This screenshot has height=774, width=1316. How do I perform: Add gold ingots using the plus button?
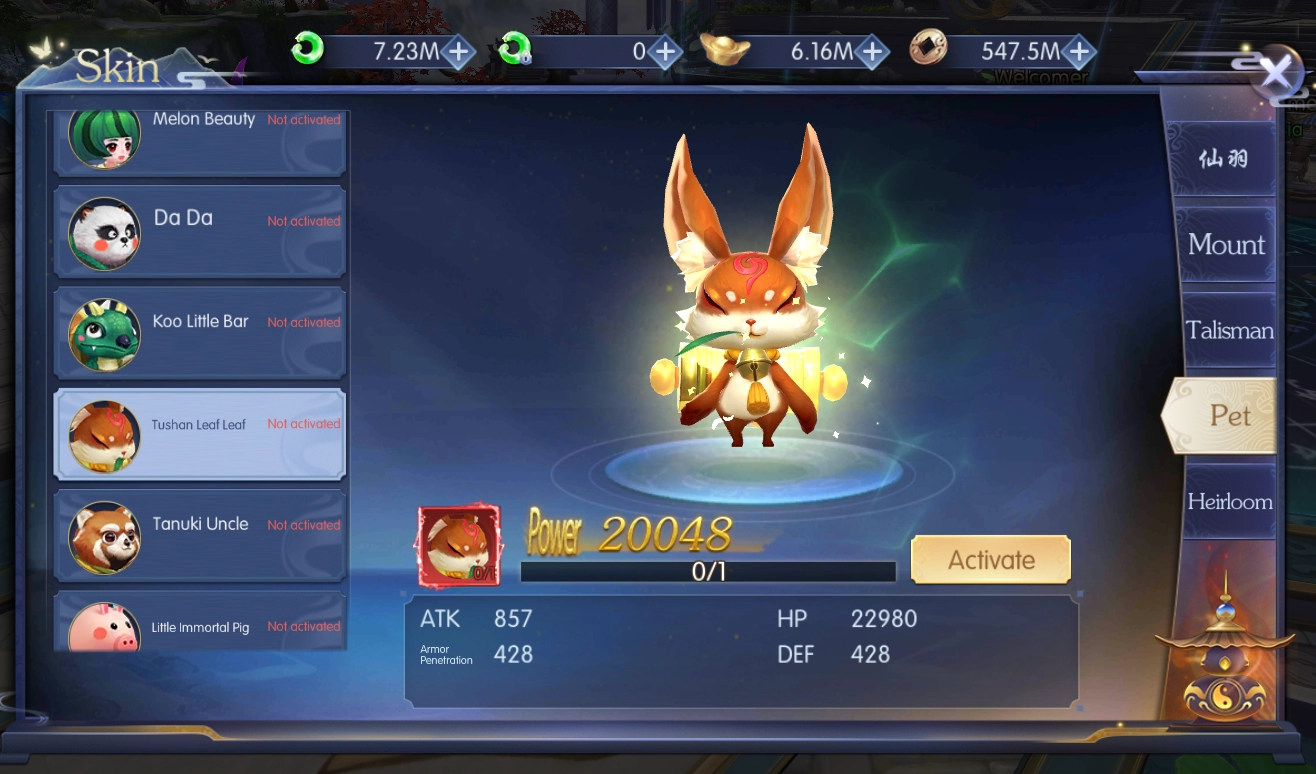(872, 51)
